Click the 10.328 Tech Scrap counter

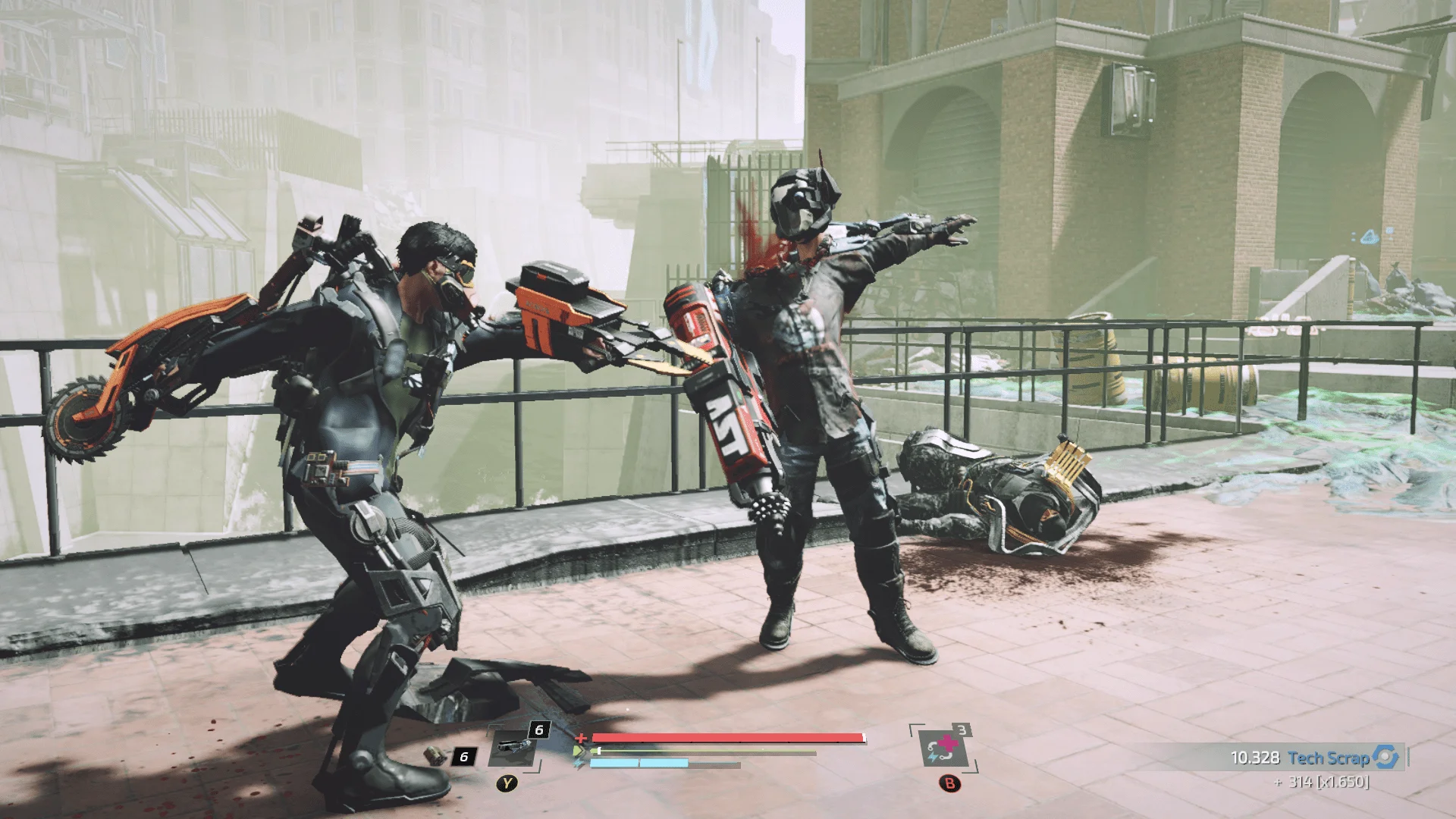click(x=1257, y=757)
